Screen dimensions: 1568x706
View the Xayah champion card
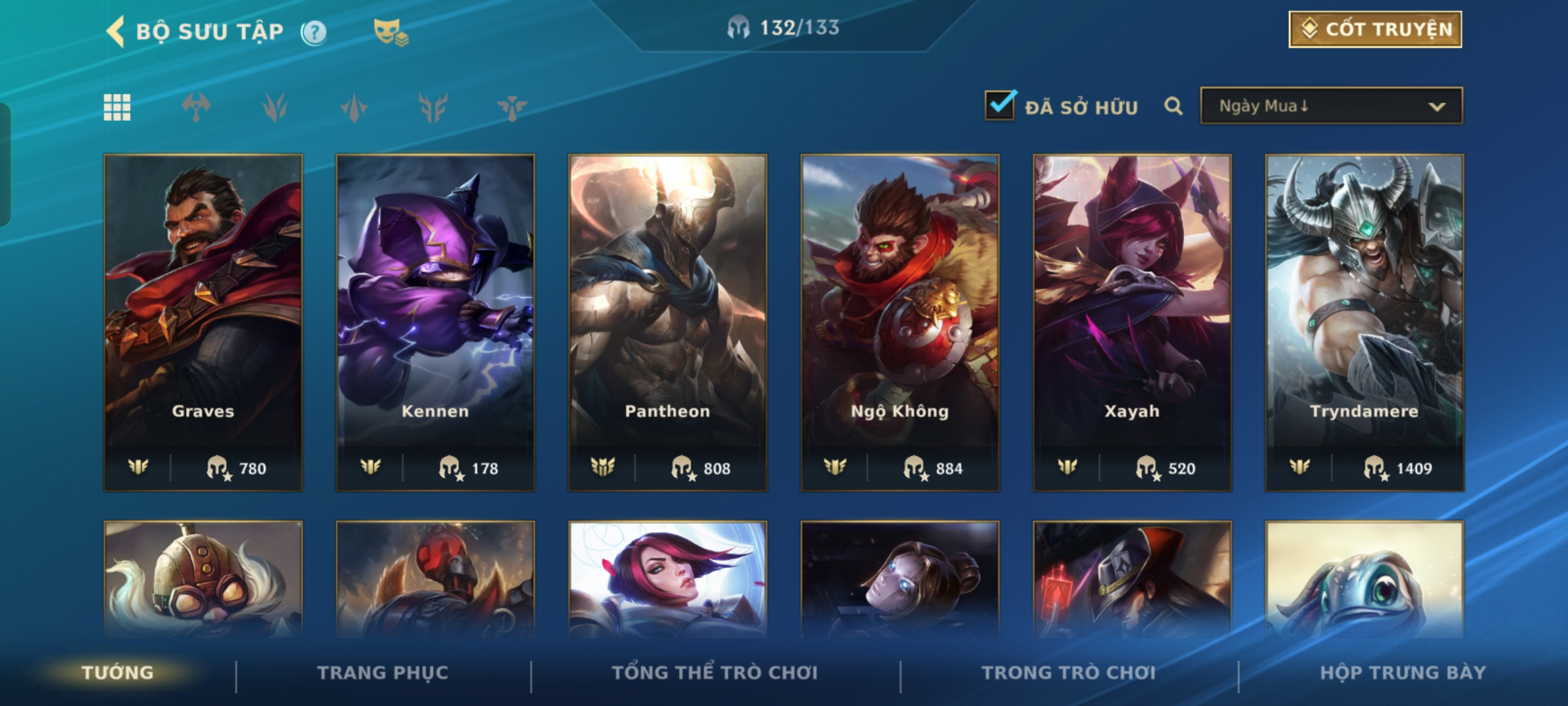pyautogui.click(x=1132, y=322)
